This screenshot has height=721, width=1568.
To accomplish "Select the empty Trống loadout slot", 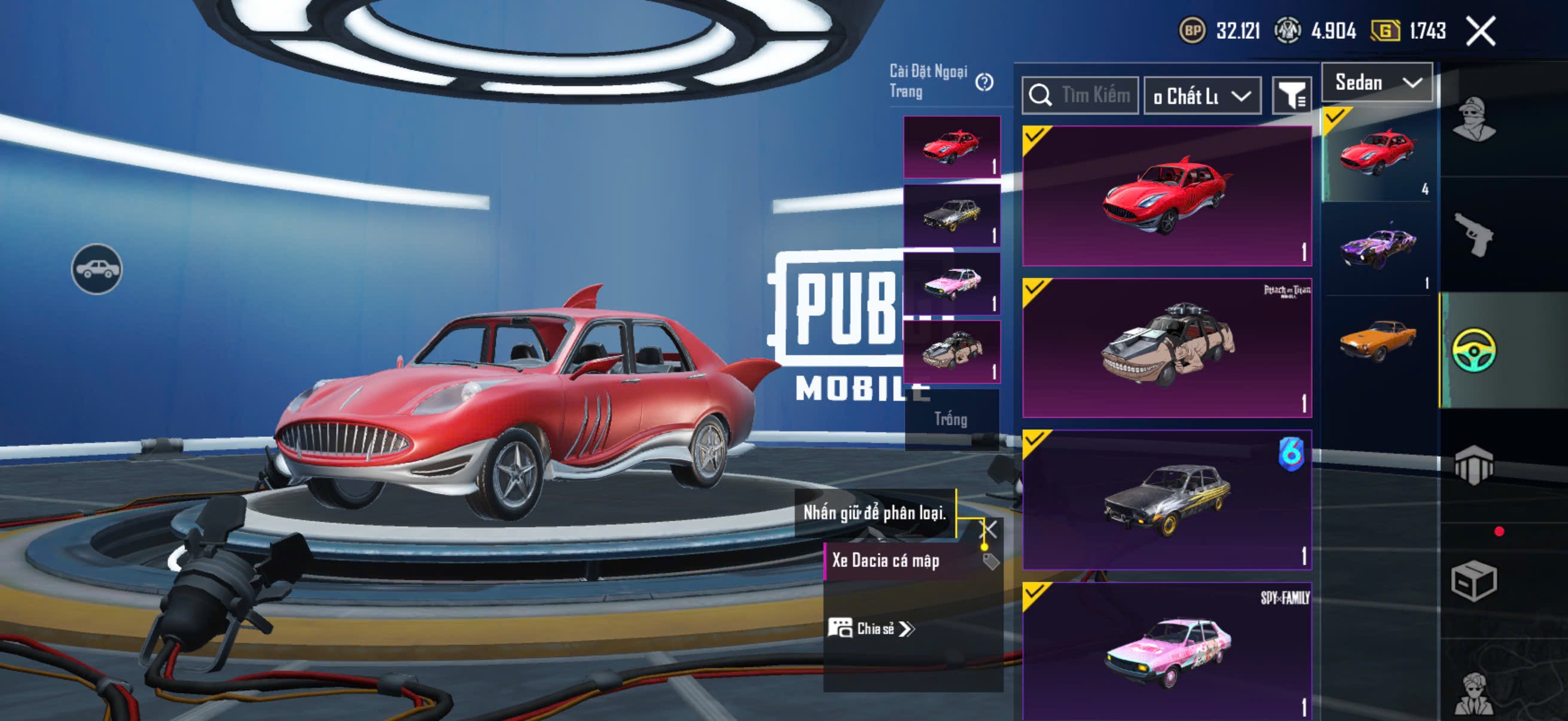I will [x=951, y=419].
